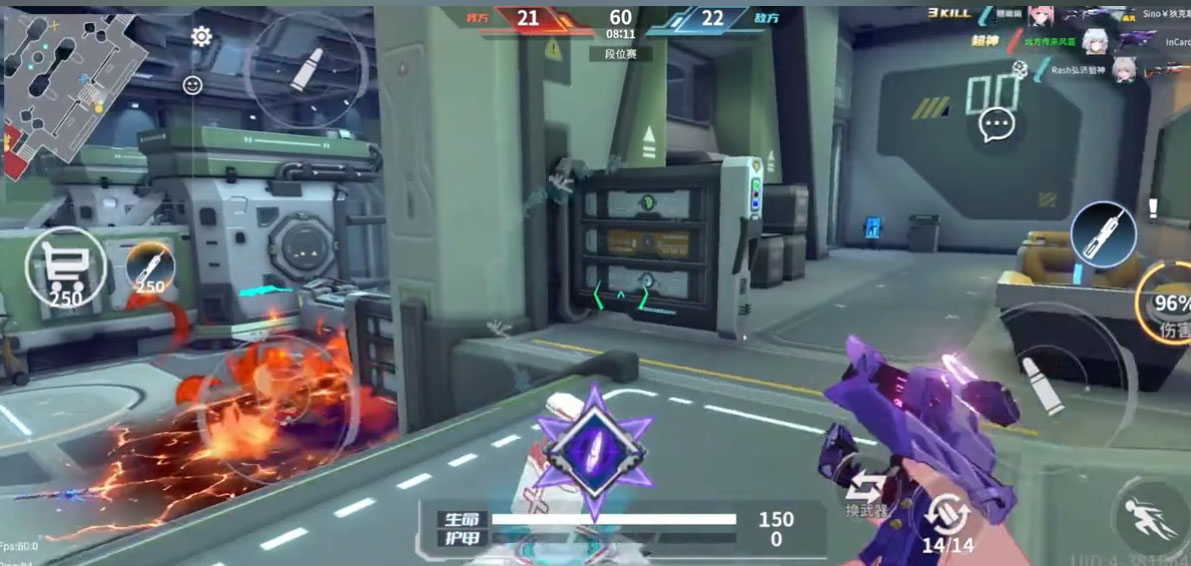This screenshot has width=1191, height=566.
Task: Open the chat speech bubble
Action: (x=997, y=124)
